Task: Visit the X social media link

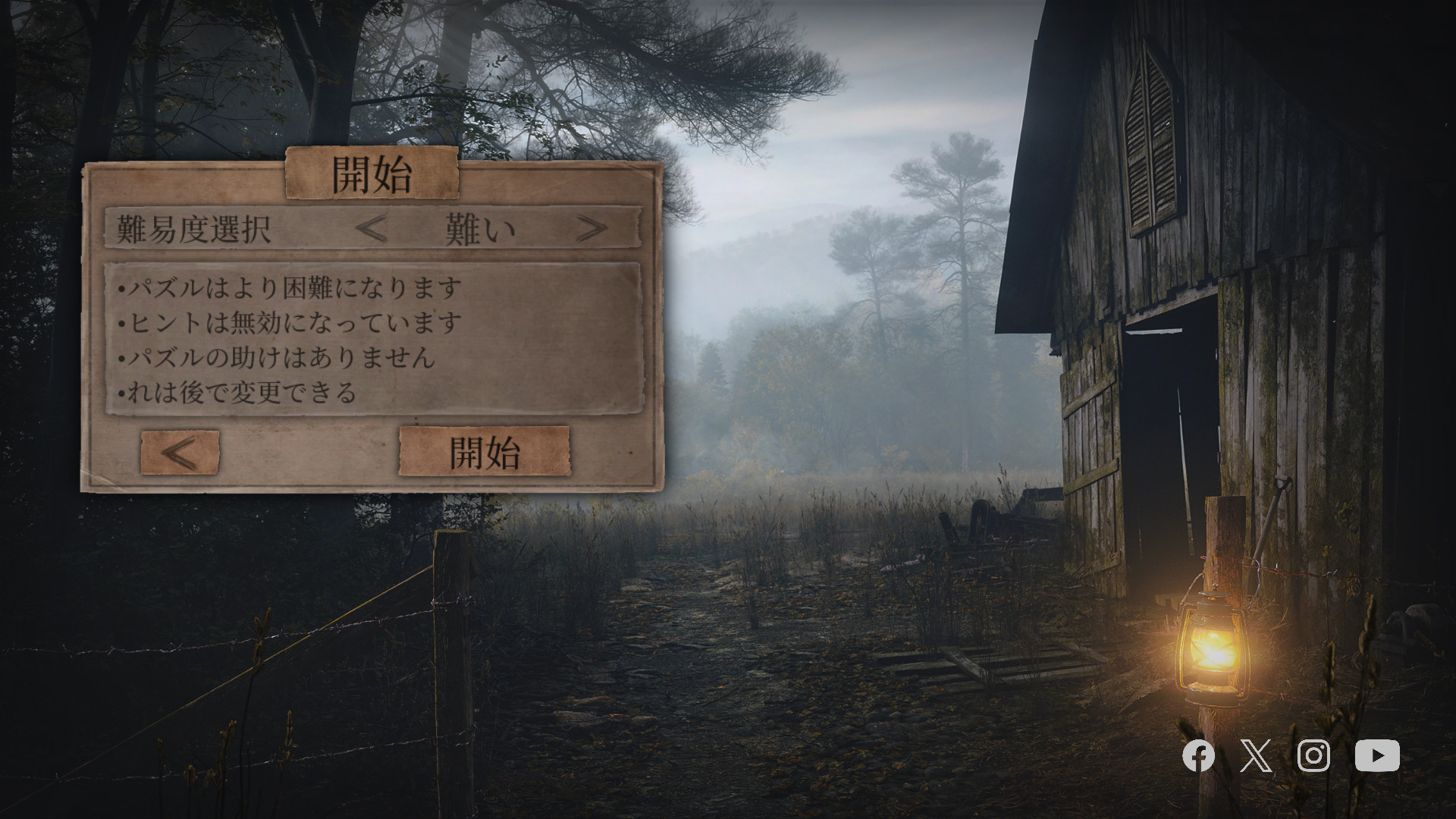Action: [x=1256, y=756]
